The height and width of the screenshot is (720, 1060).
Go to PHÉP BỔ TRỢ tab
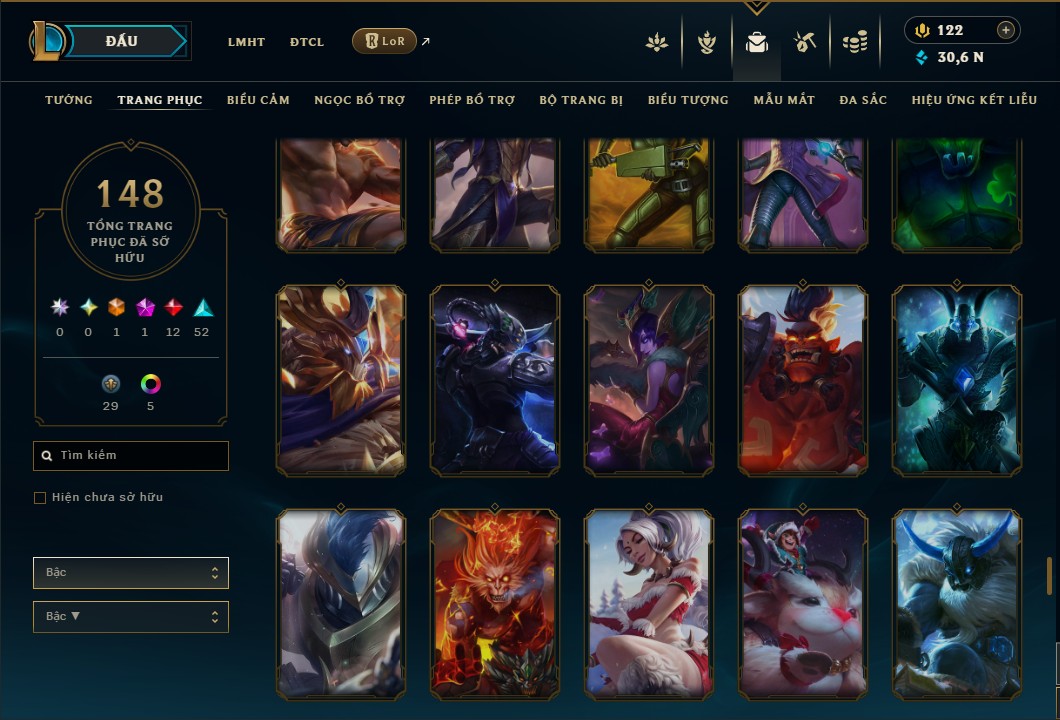(x=472, y=100)
